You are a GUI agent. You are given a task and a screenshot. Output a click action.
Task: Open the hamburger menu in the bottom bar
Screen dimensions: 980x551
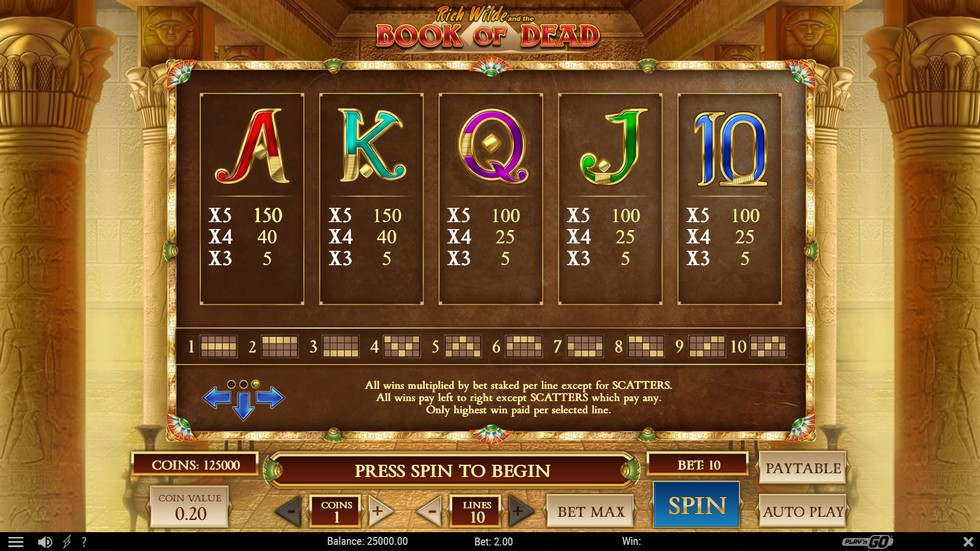pos(15,542)
